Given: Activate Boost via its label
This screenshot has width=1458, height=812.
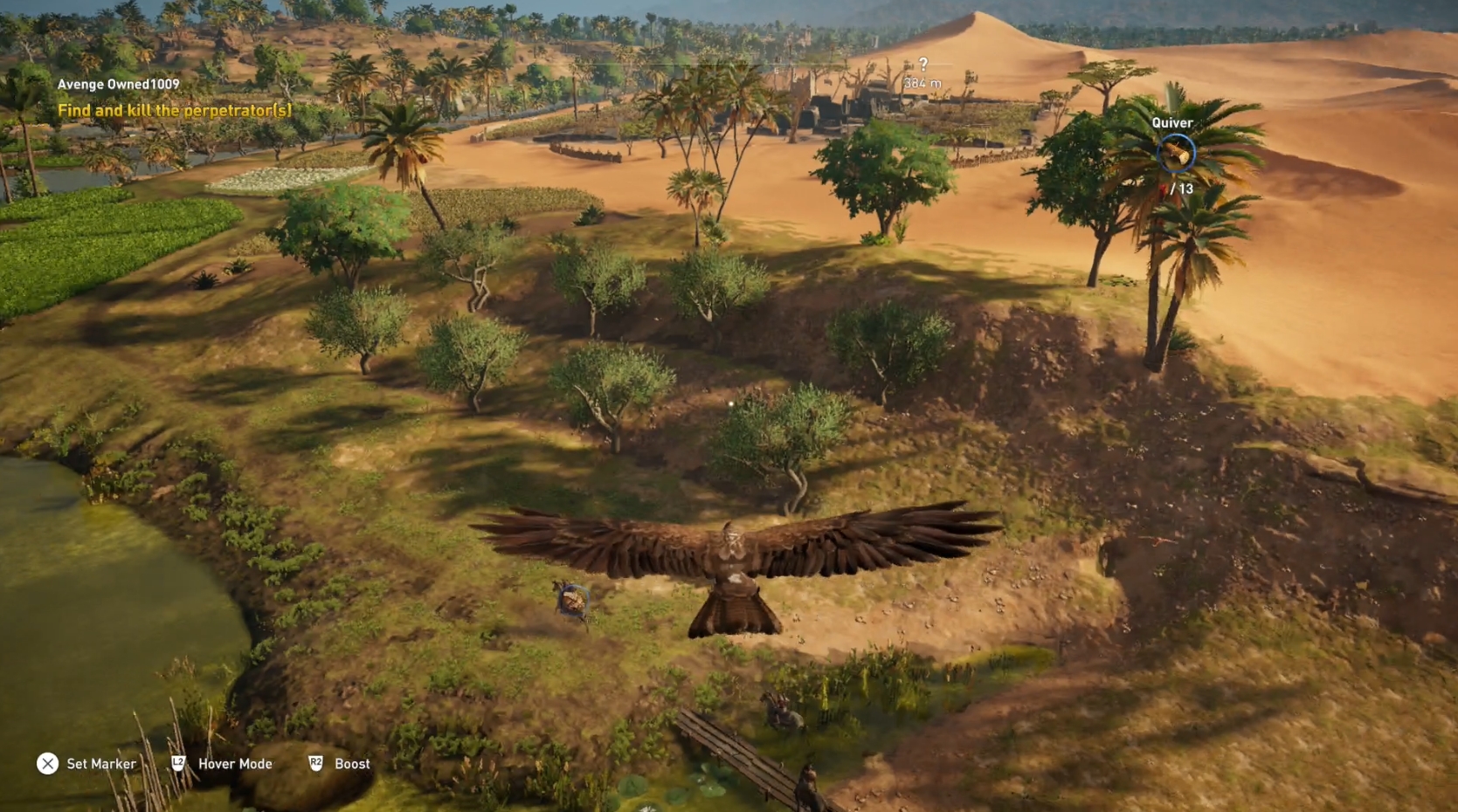Looking at the screenshot, I should pyautogui.click(x=352, y=764).
